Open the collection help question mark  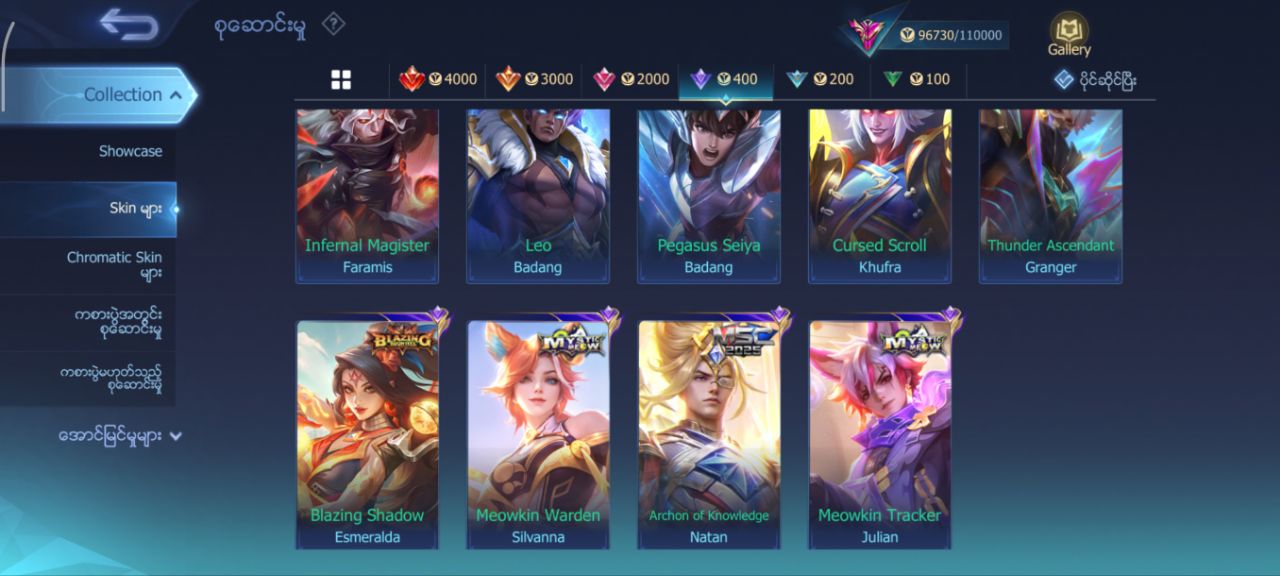pyautogui.click(x=333, y=25)
